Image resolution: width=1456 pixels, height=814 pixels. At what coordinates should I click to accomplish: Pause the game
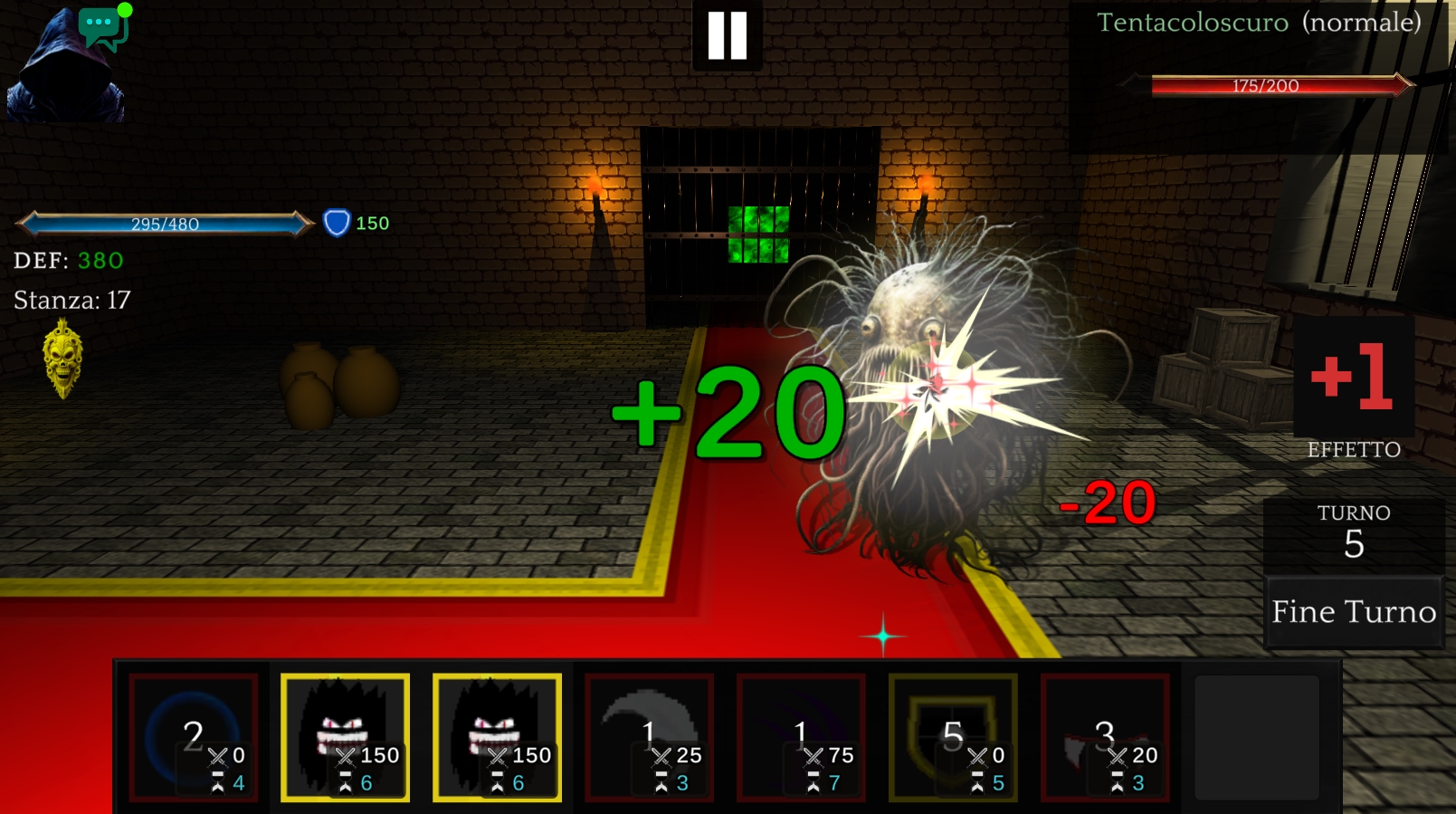[728, 36]
